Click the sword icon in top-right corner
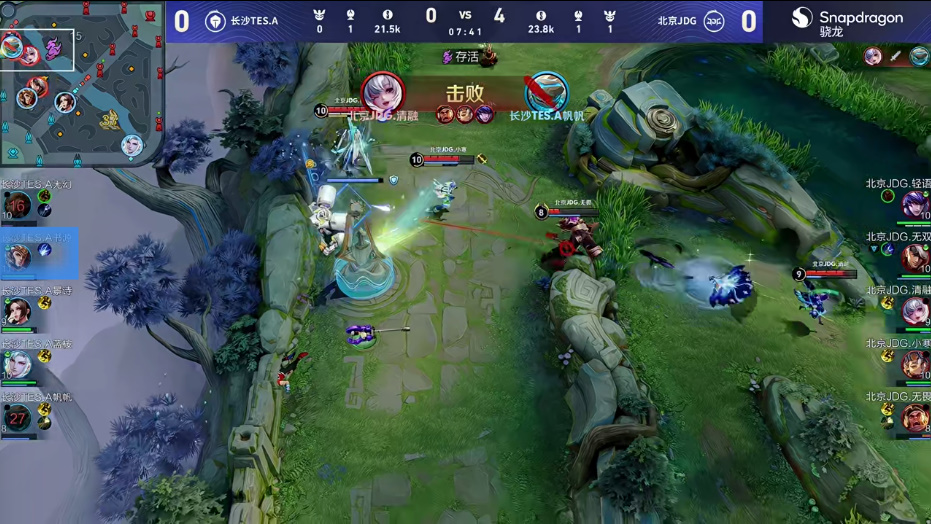 click(x=896, y=58)
